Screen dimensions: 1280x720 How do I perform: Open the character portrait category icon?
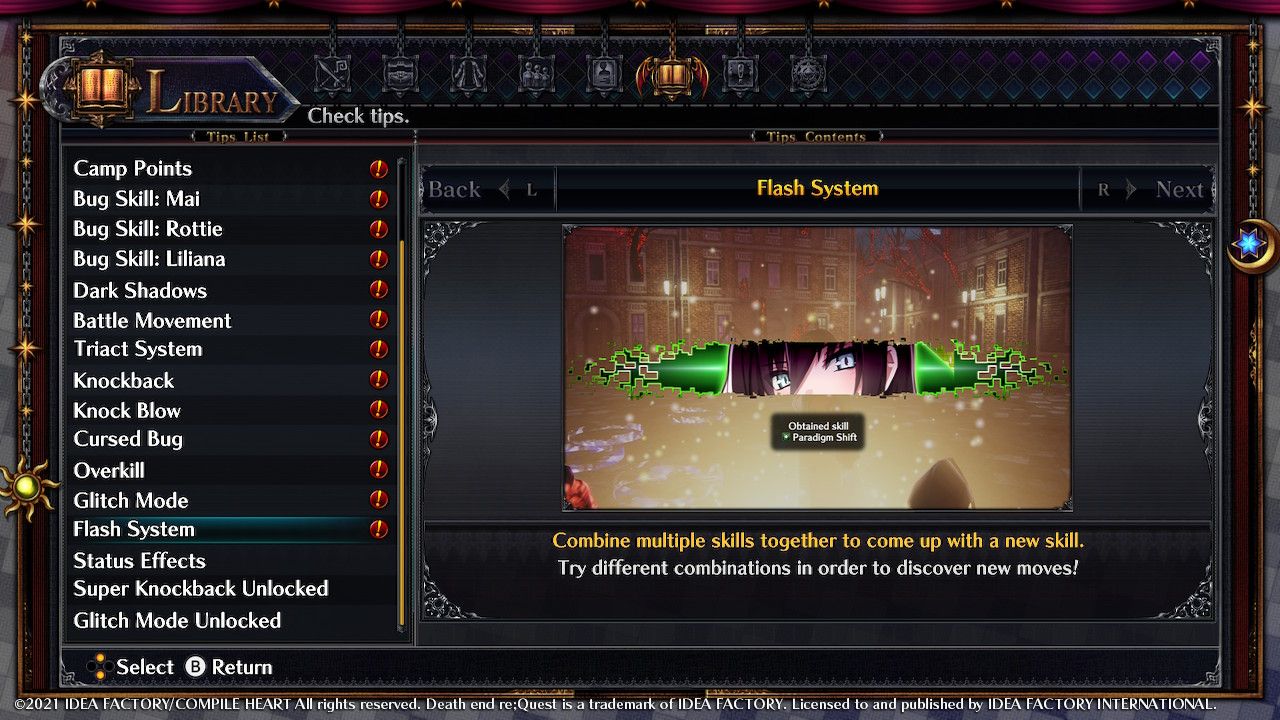(603, 75)
